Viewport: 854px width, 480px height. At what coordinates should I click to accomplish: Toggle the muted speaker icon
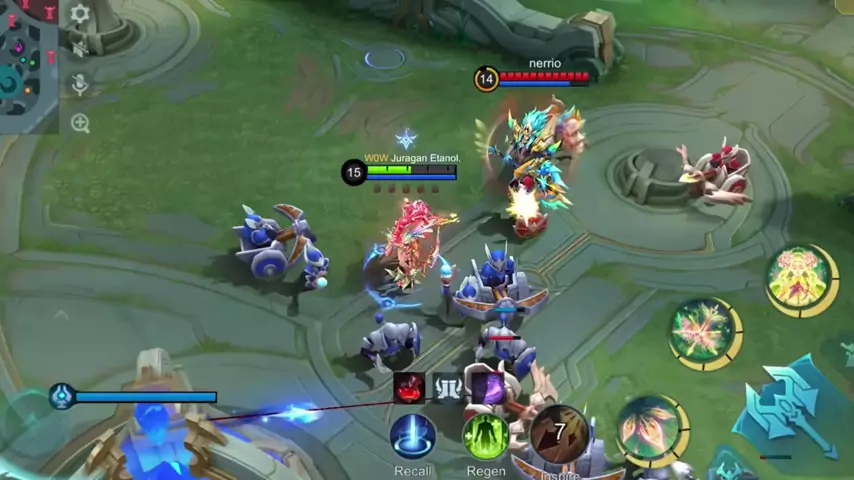(80, 47)
